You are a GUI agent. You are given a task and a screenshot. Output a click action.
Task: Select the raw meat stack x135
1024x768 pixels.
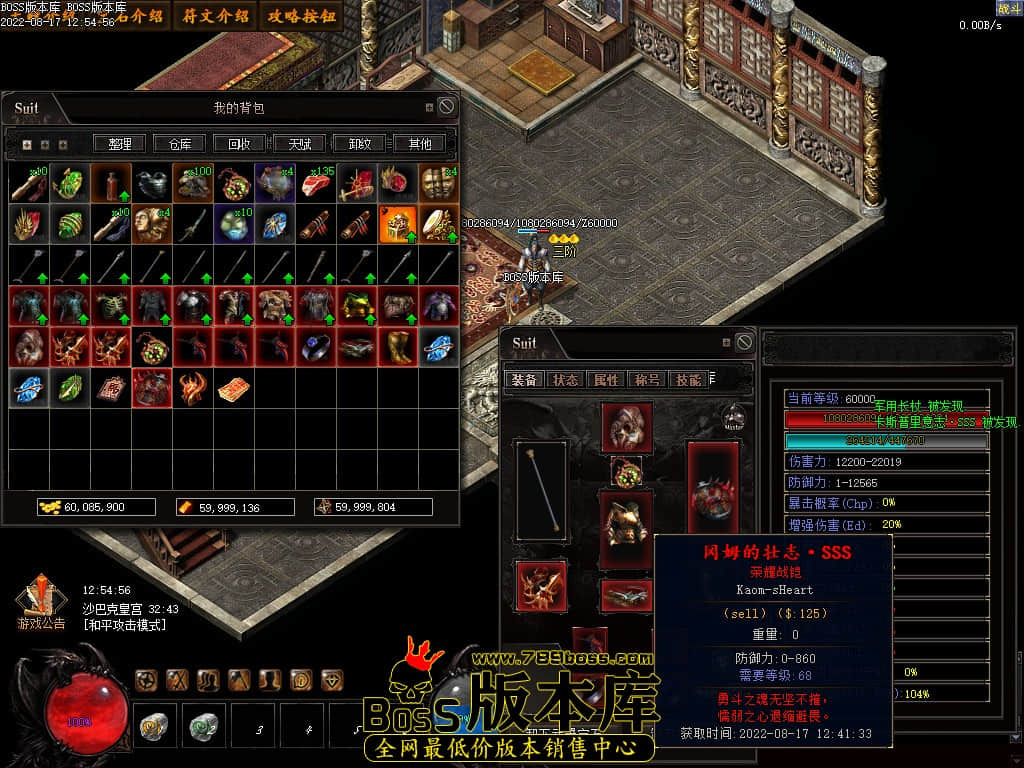click(316, 183)
